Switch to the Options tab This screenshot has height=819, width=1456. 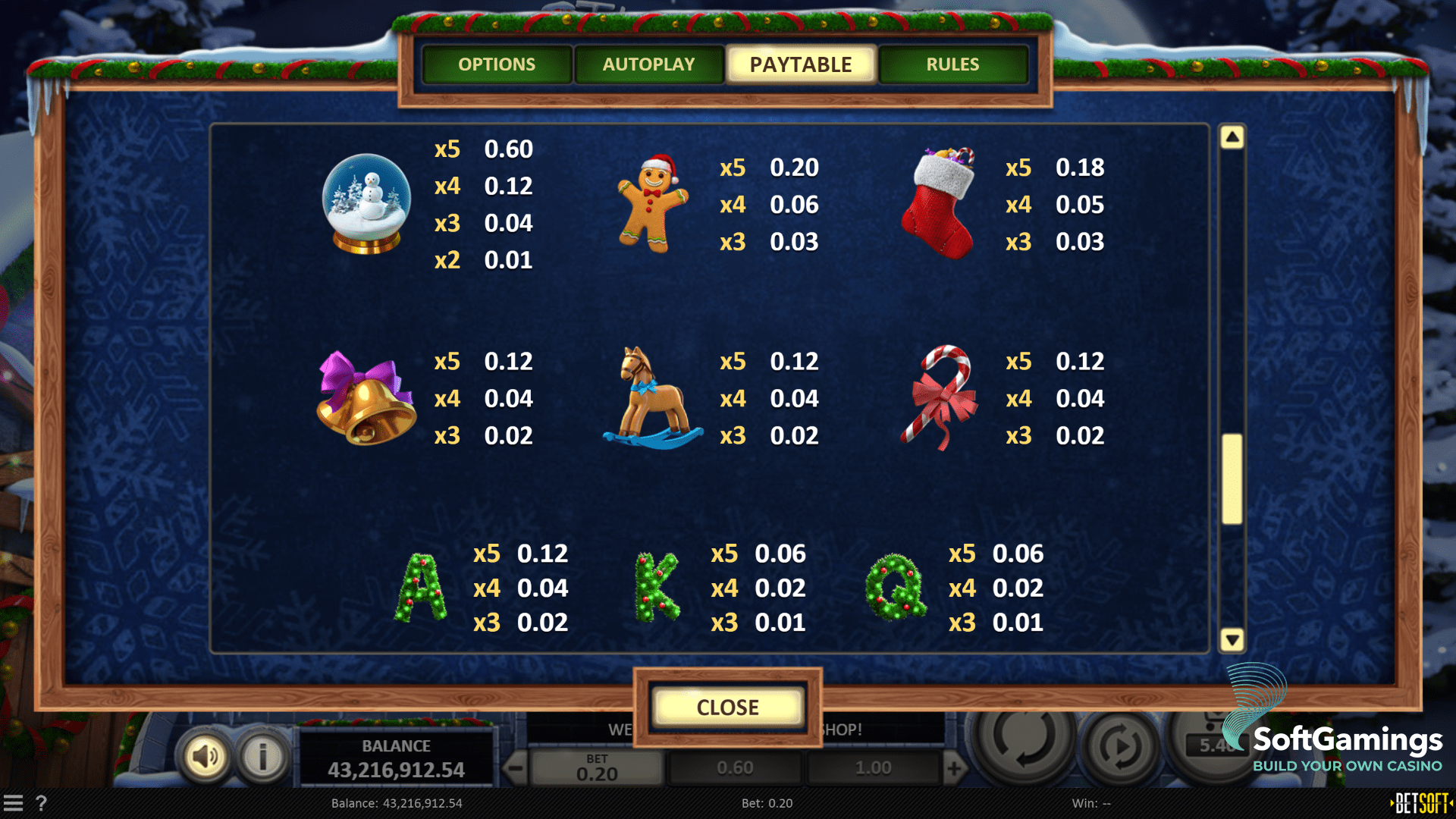(497, 64)
